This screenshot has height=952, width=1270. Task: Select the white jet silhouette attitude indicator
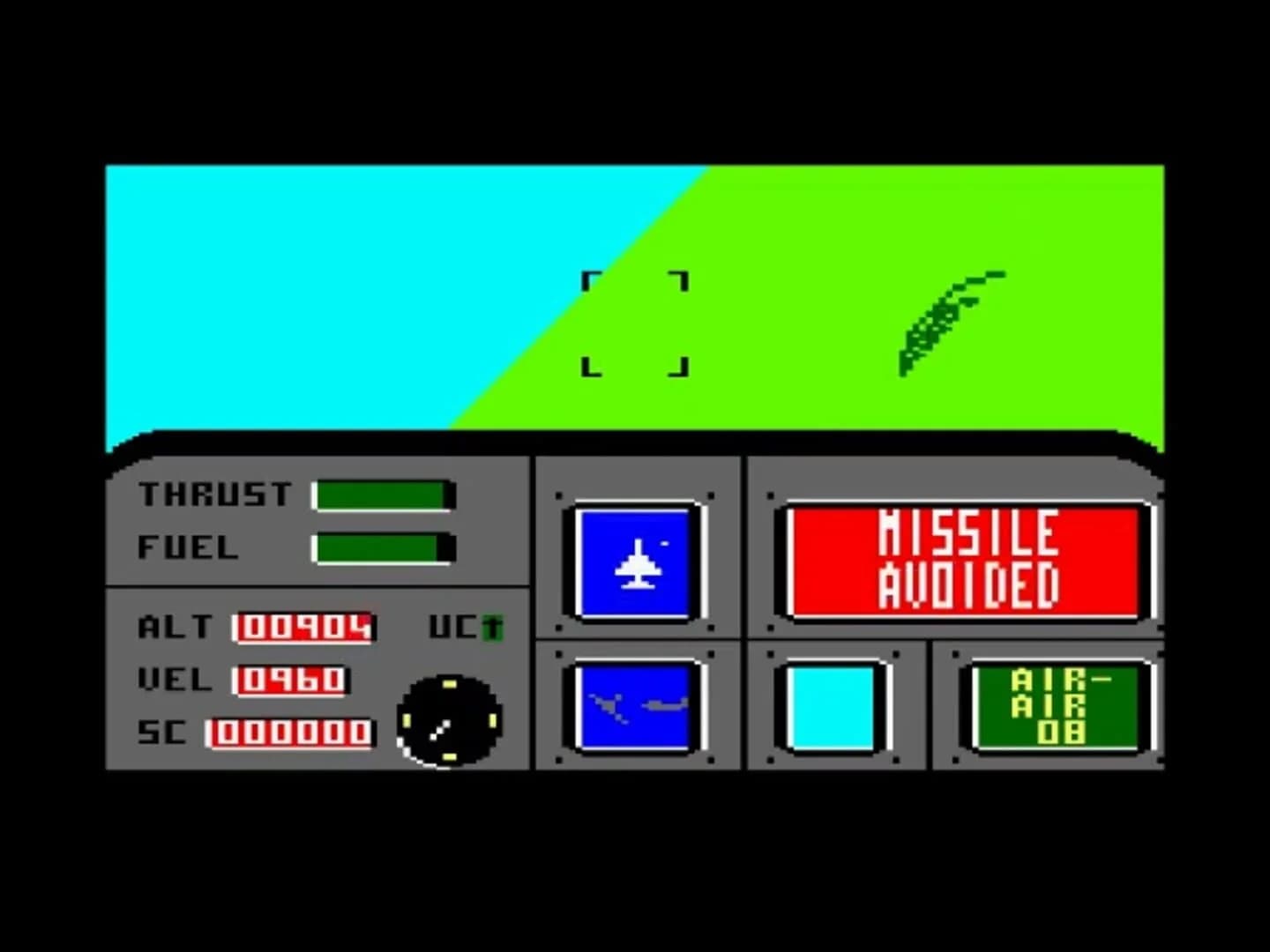[x=637, y=562]
